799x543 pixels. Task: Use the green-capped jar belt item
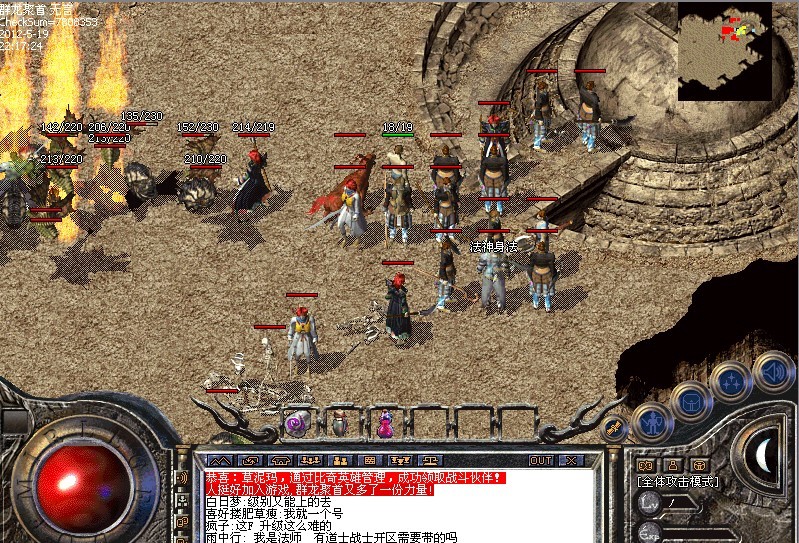tap(340, 422)
